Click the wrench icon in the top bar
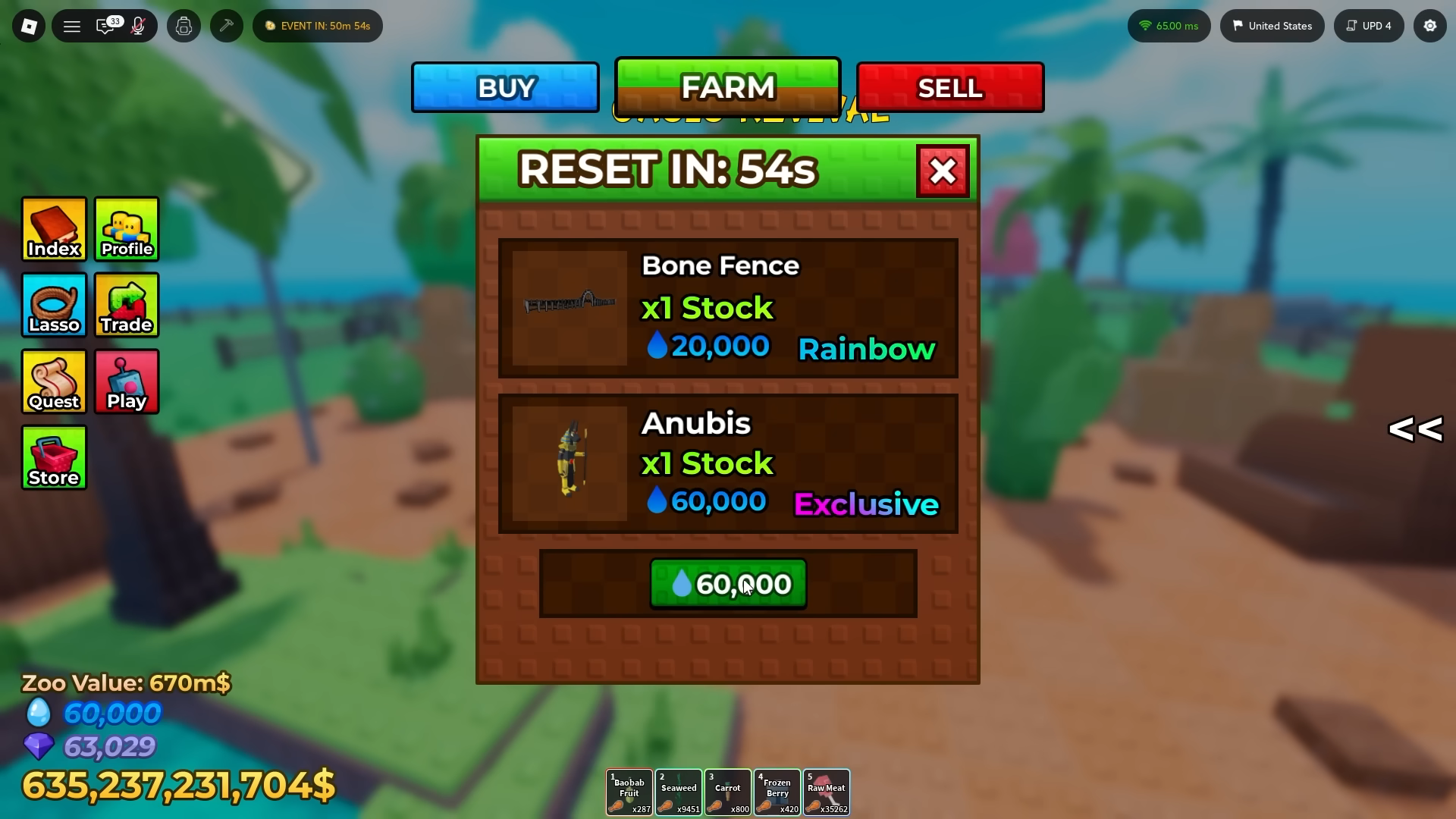Image resolution: width=1456 pixels, height=819 pixels. click(226, 25)
